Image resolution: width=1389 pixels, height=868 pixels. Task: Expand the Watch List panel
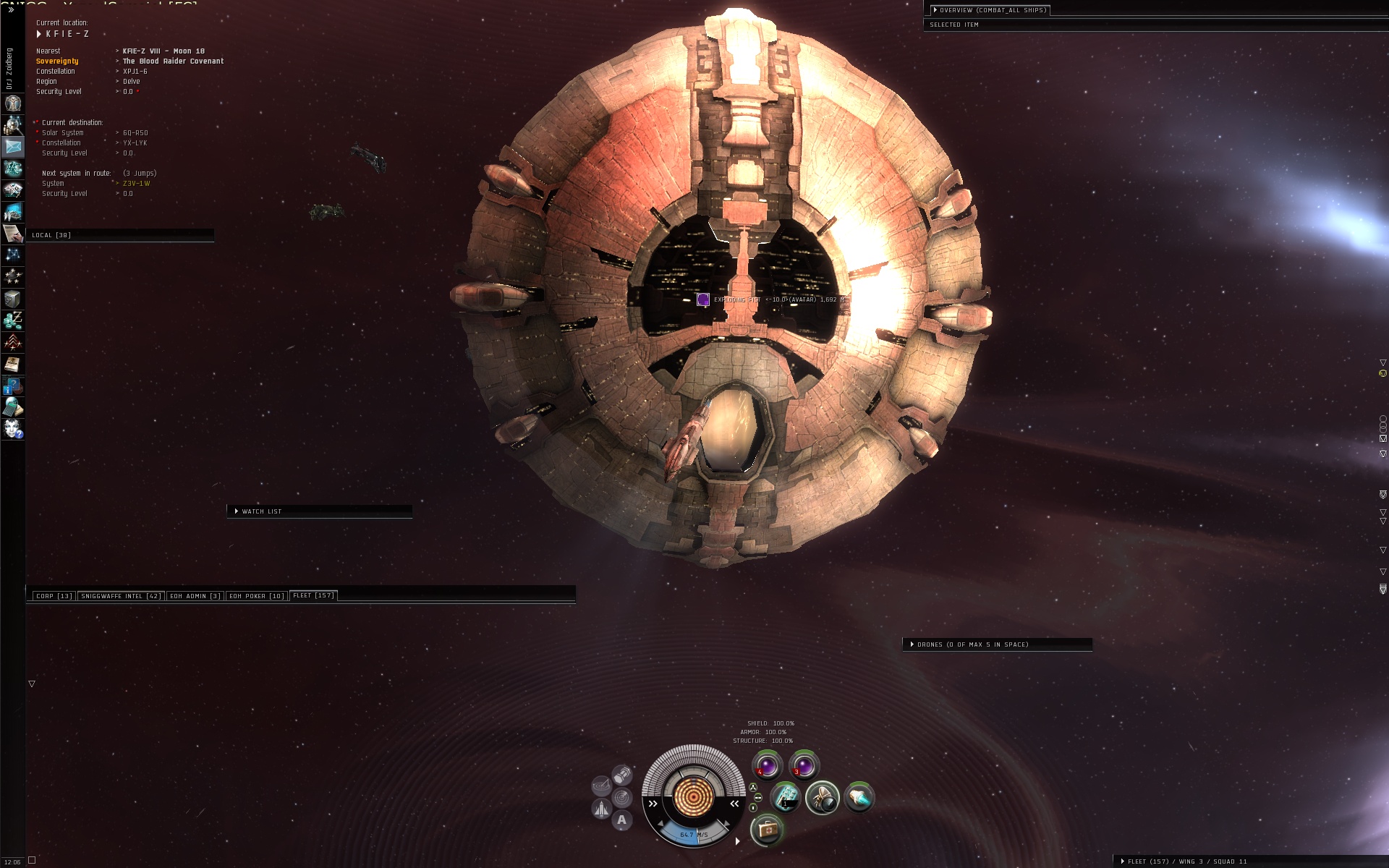pyautogui.click(x=237, y=511)
